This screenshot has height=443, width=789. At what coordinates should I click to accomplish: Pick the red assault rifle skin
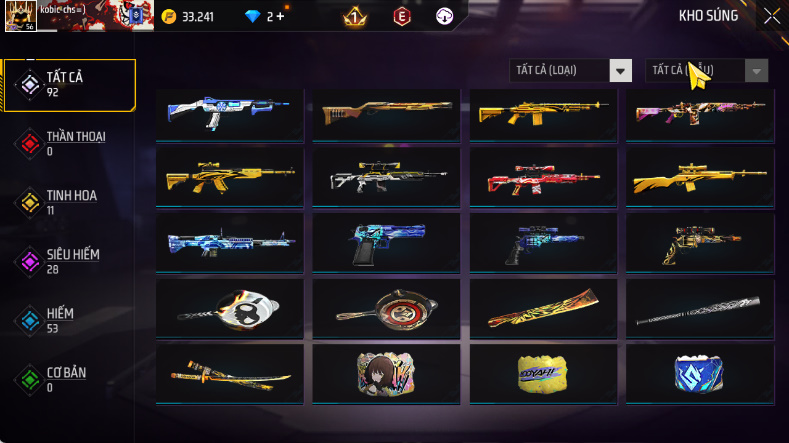point(543,178)
